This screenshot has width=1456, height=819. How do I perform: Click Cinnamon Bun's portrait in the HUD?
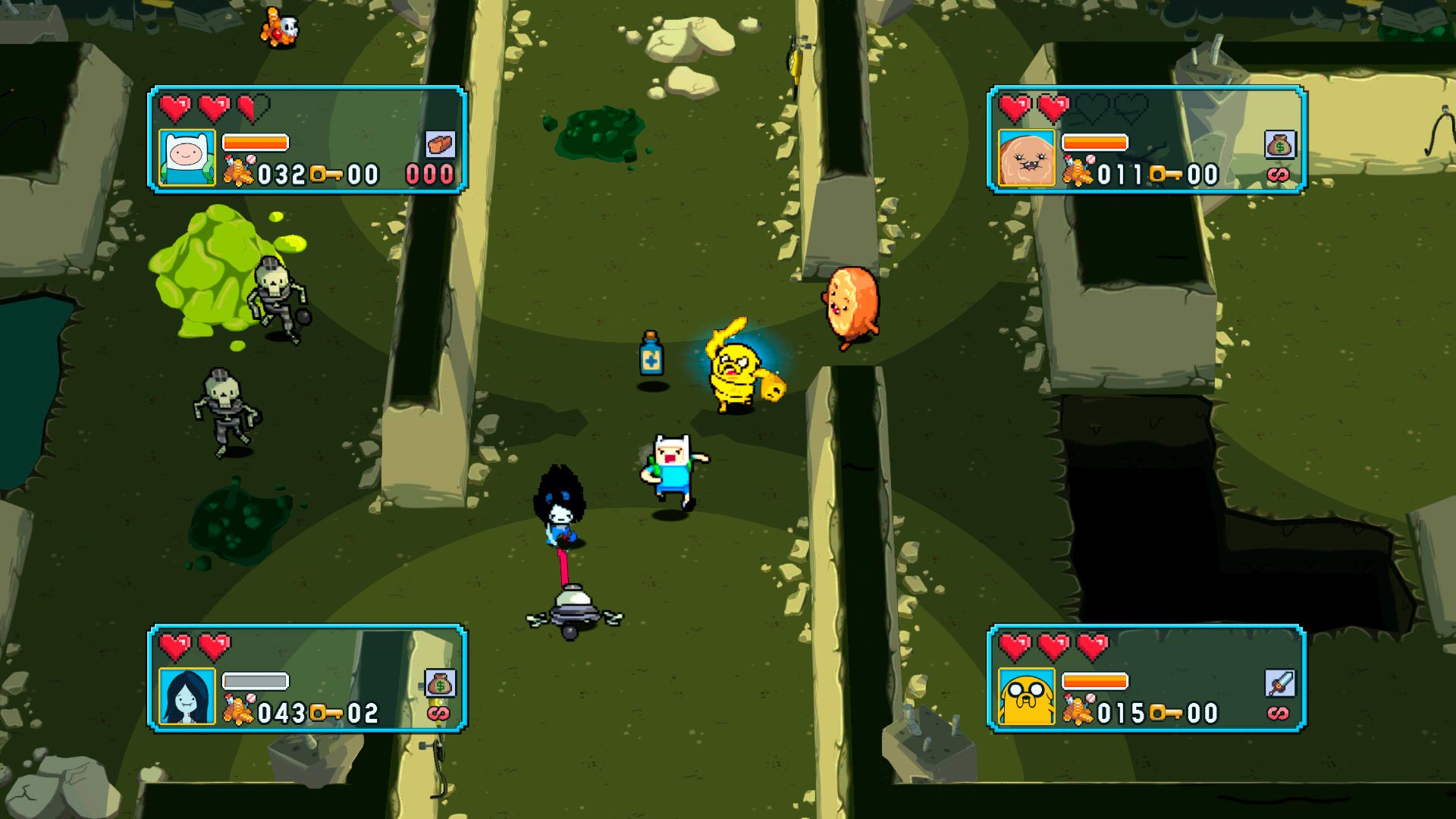point(1026,158)
